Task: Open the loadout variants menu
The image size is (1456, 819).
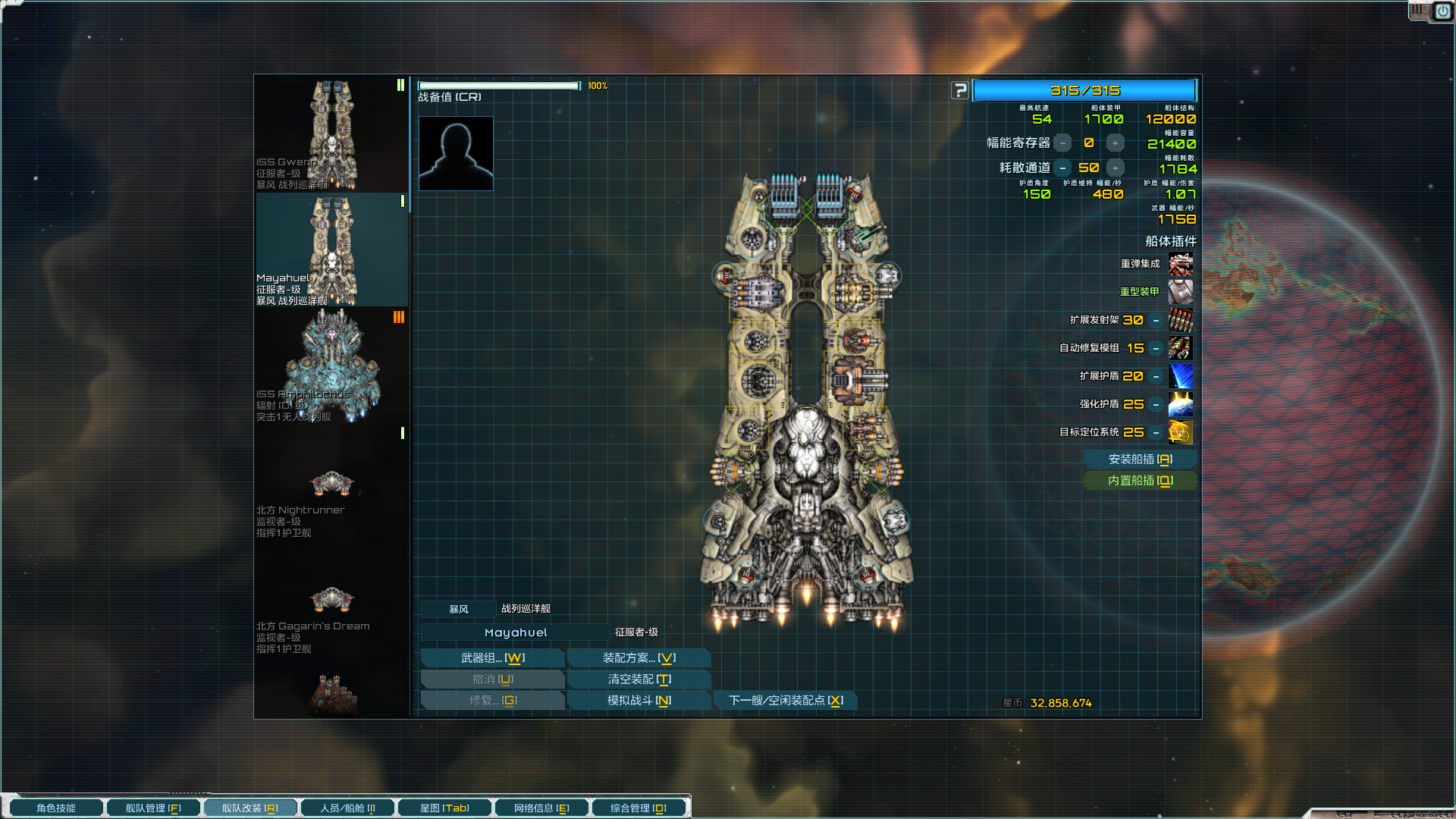Action: tap(639, 658)
